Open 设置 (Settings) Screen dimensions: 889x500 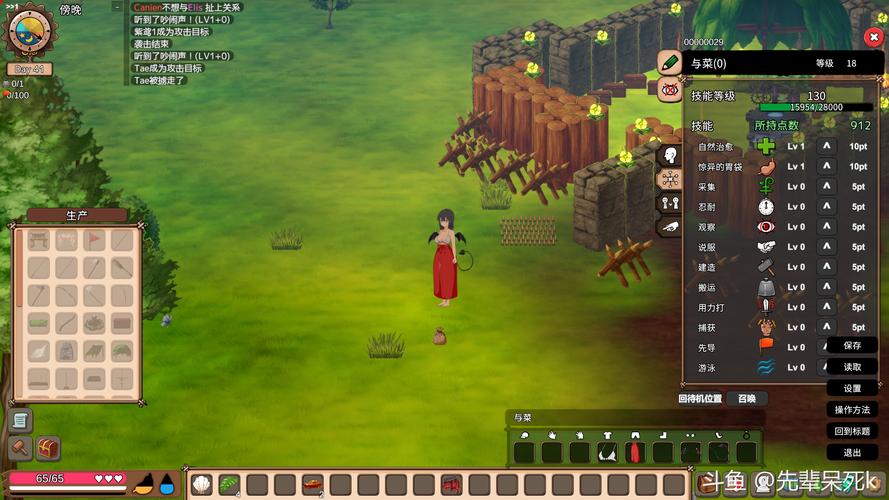point(852,388)
